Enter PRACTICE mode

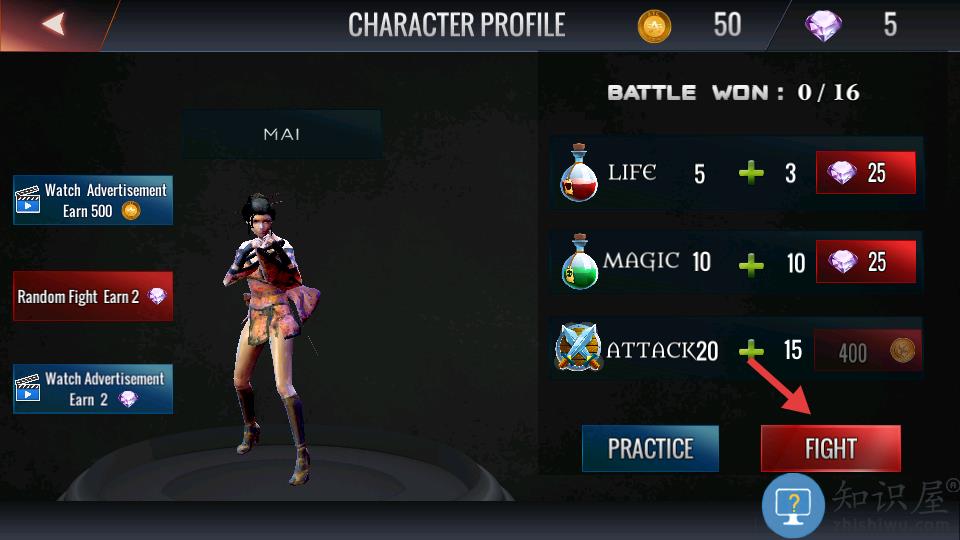[x=650, y=448]
